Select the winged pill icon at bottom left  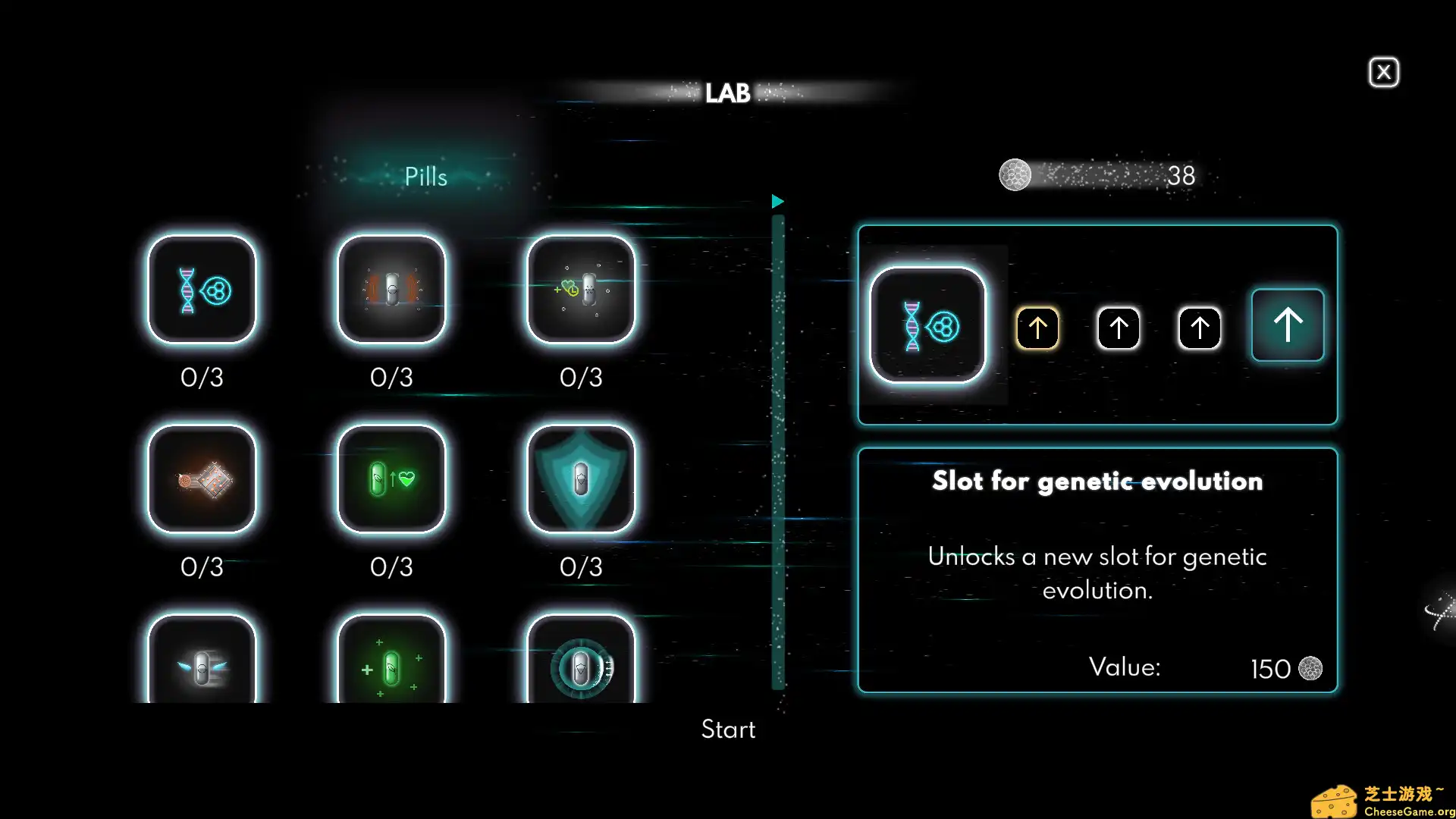pyautogui.click(x=202, y=666)
